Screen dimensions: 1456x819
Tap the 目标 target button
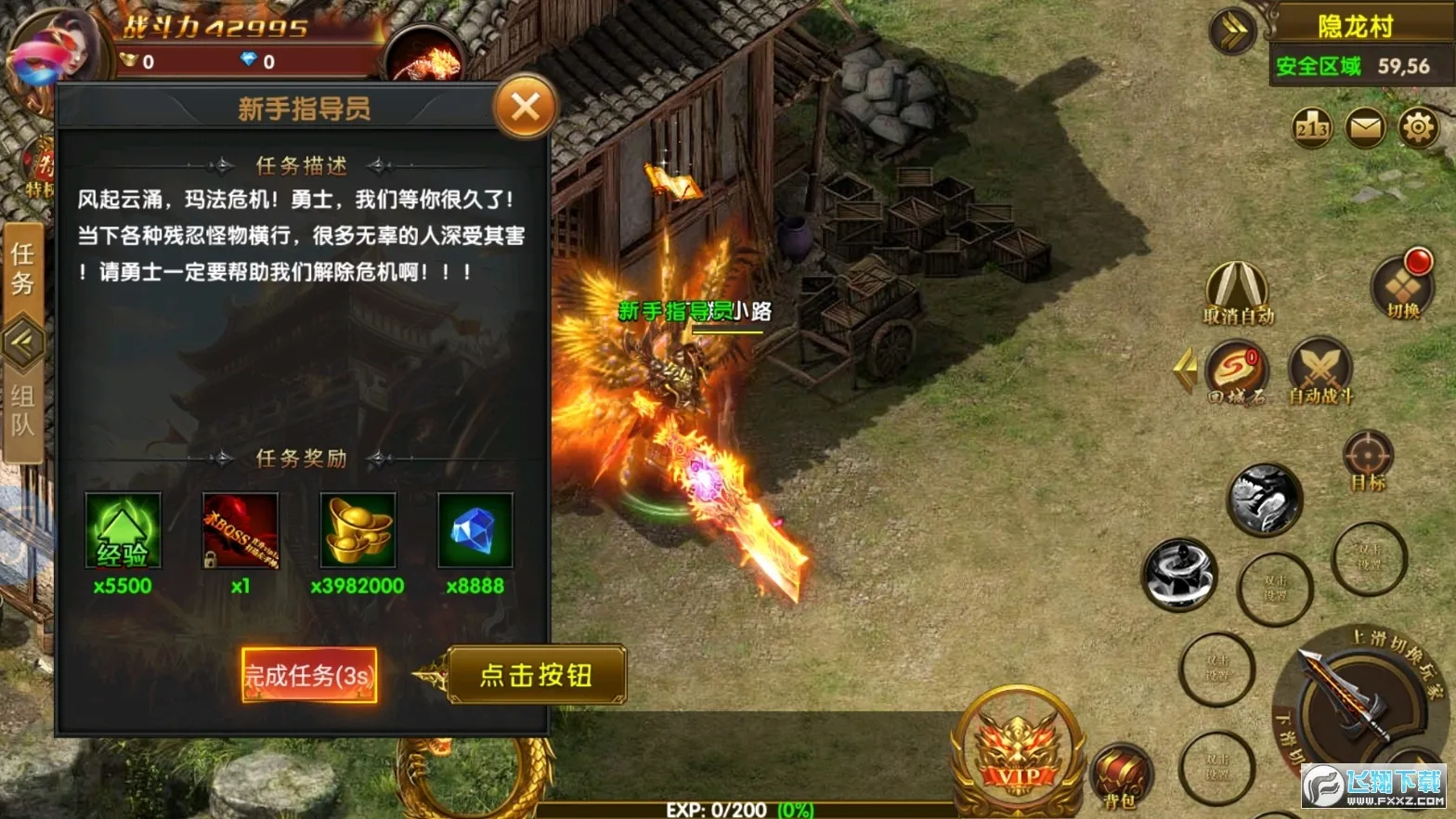[x=1368, y=458]
